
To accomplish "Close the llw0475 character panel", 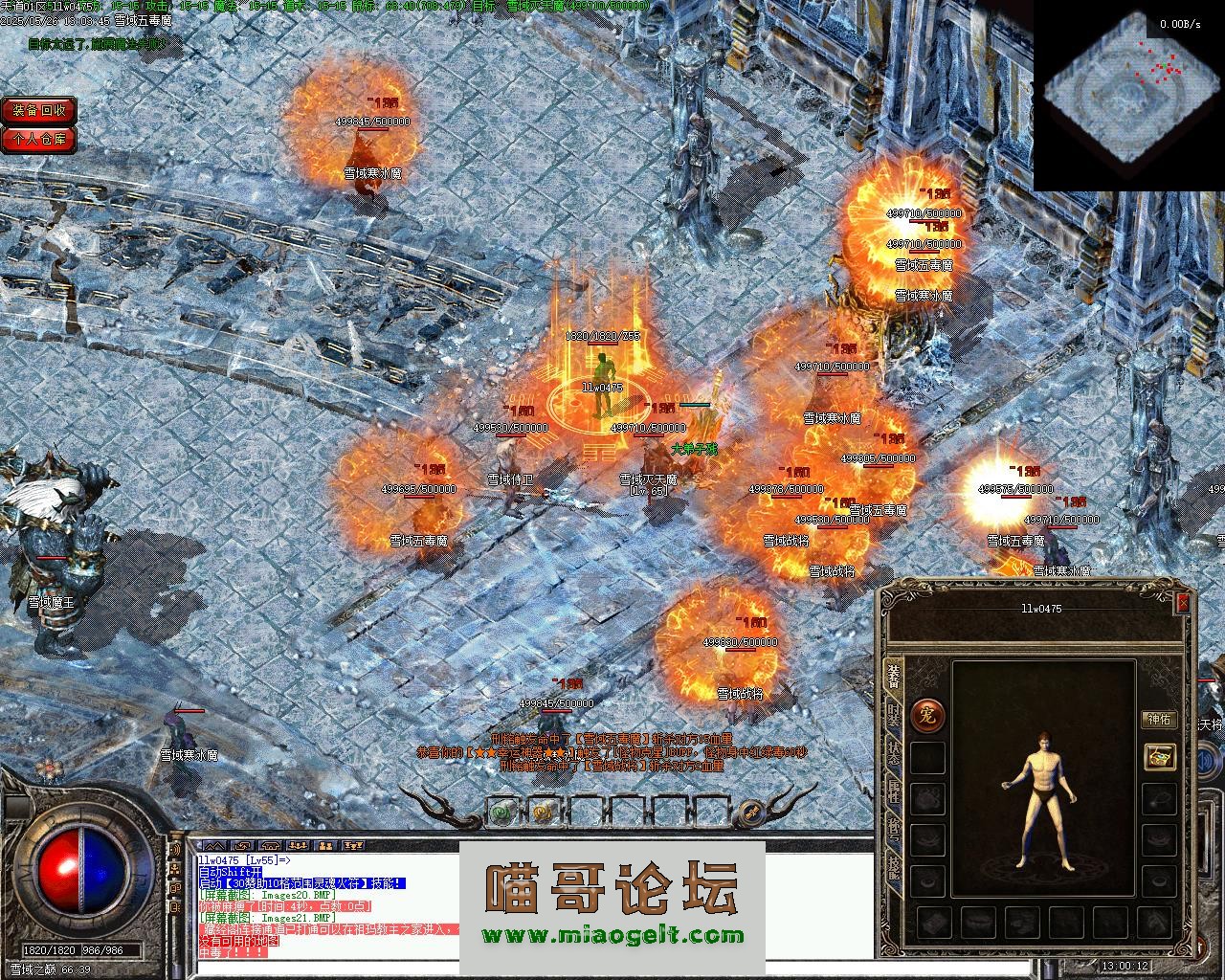I will 1183,603.
